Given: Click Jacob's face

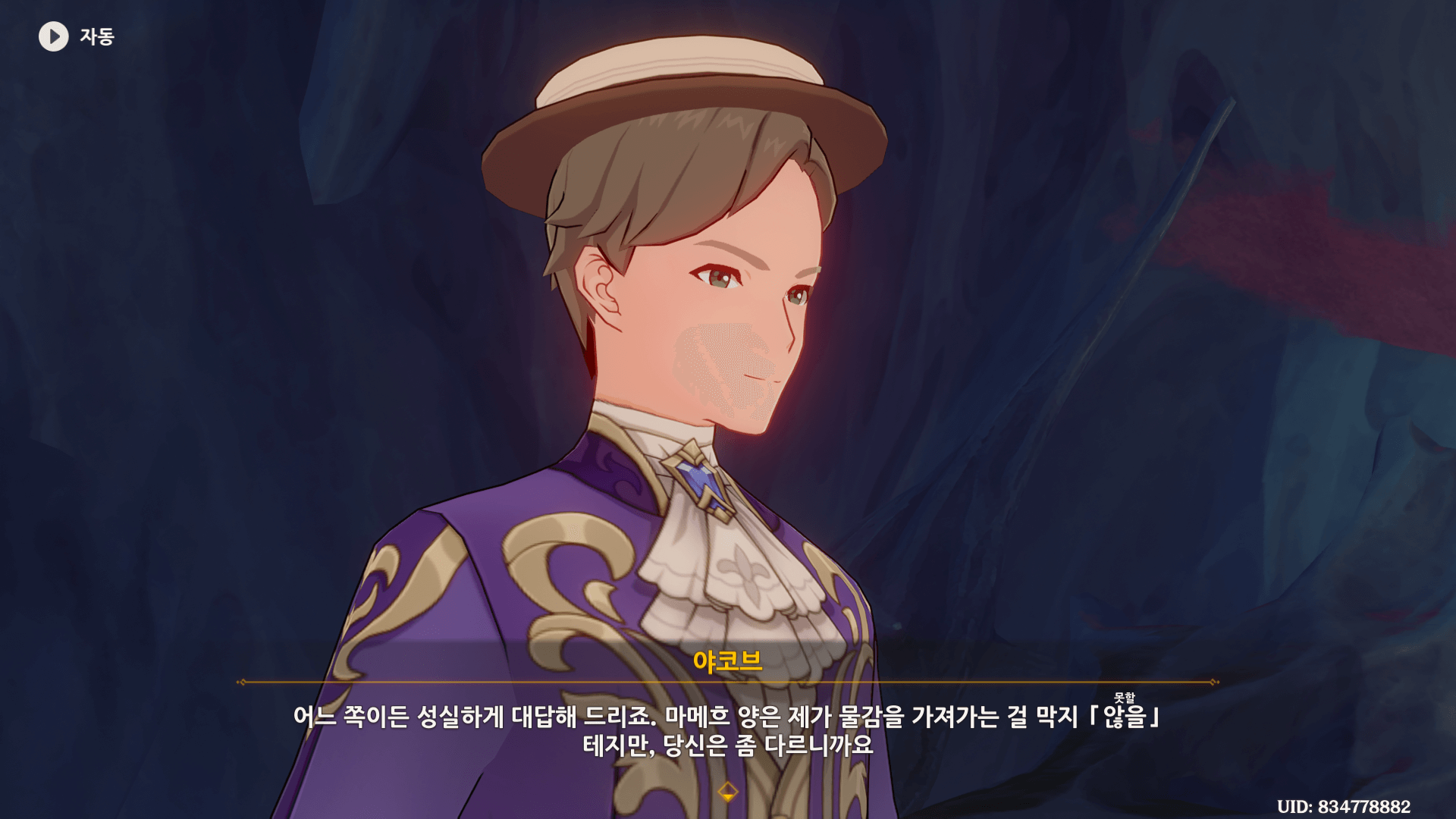Looking at the screenshot, I should click(x=720, y=318).
